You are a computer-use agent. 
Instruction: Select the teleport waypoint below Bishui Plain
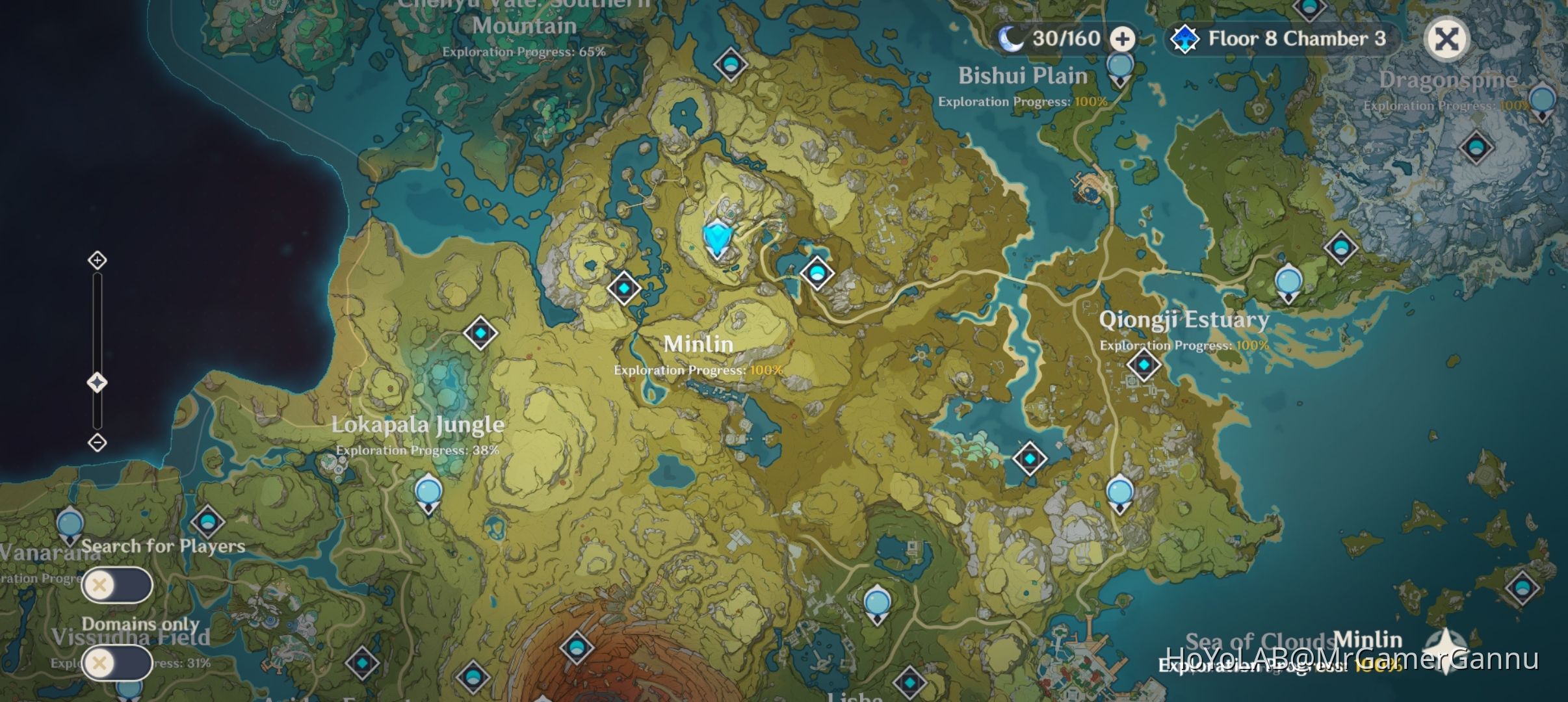pos(1119,65)
